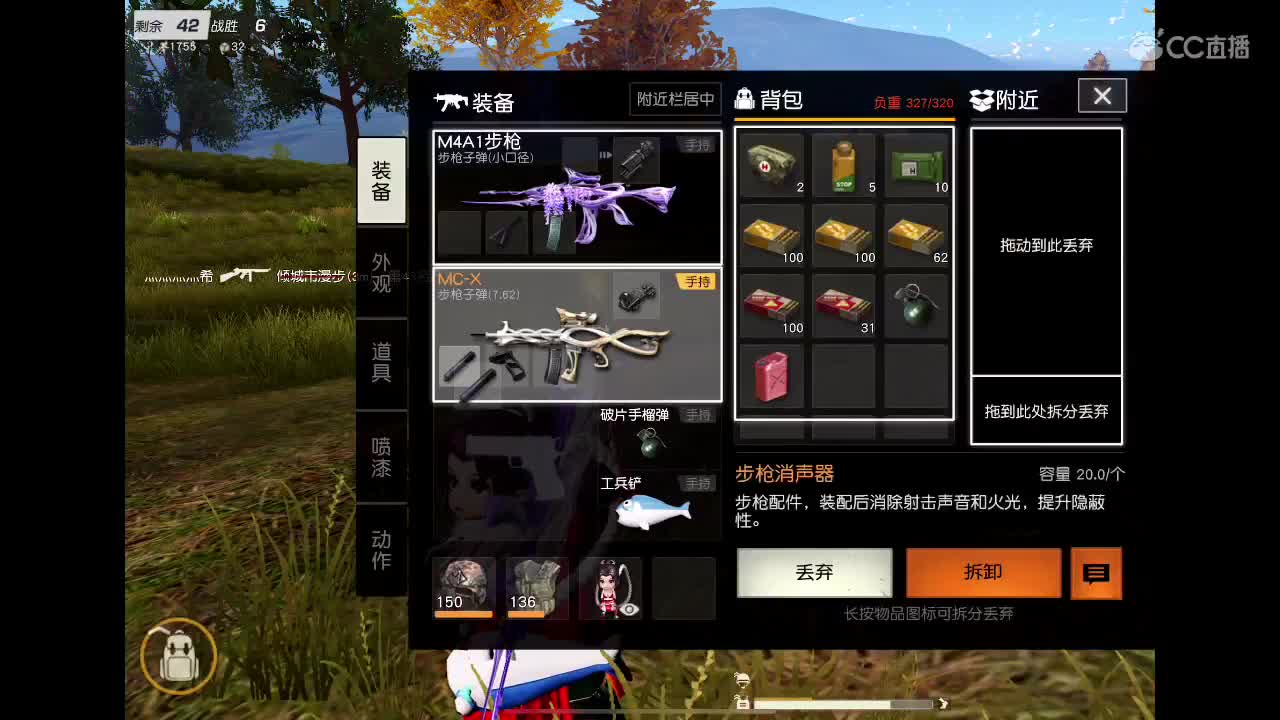Click the grenade icon in the backpack grid
The image size is (1280, 720).
915,305
